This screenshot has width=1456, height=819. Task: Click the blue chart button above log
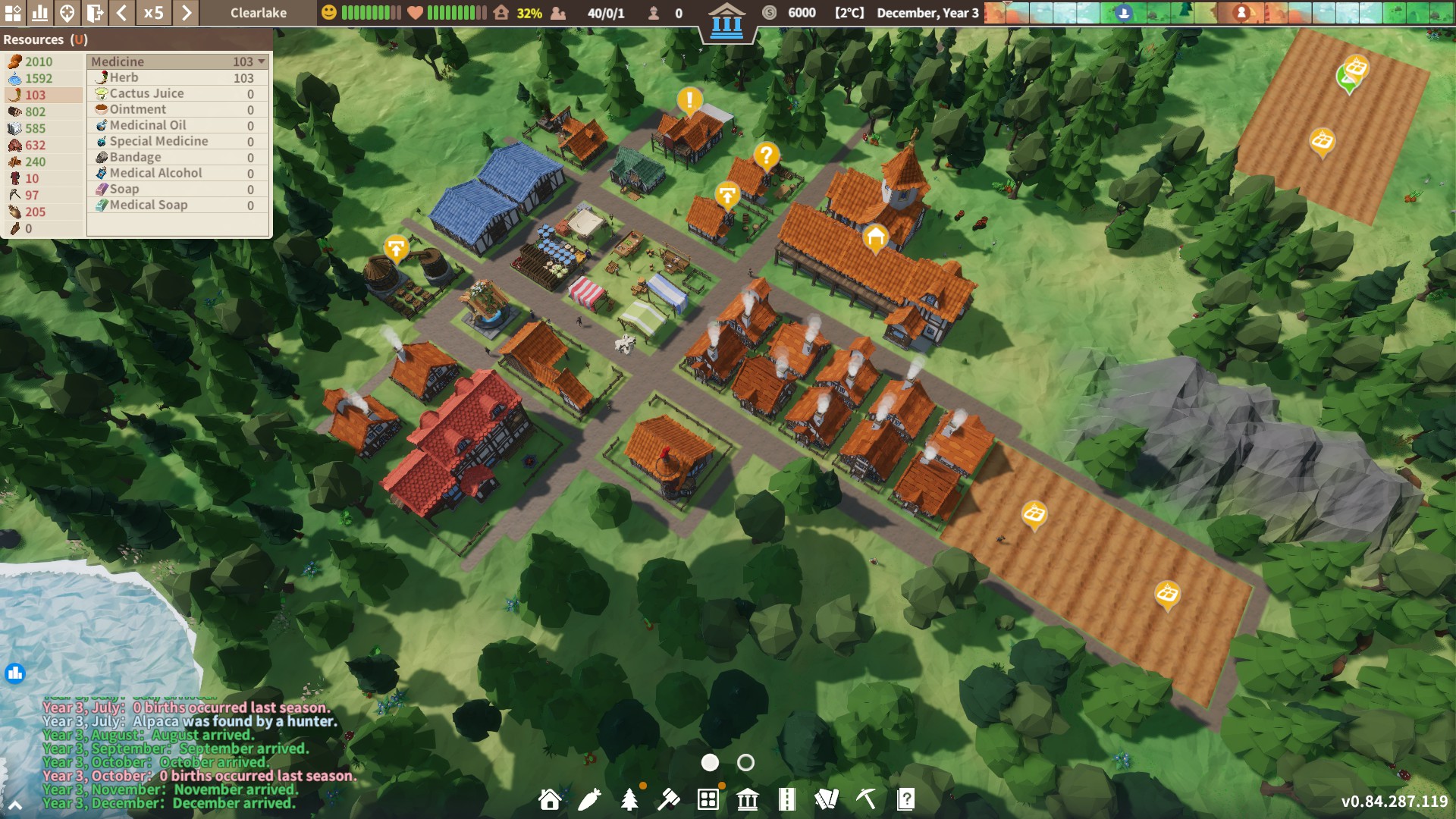15,673
